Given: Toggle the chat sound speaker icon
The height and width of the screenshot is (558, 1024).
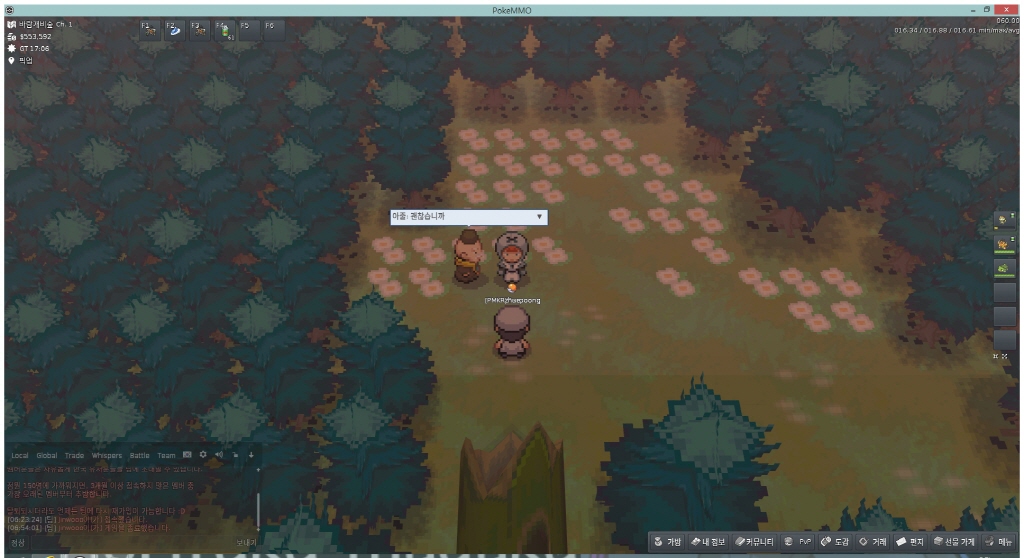Looking at the screenshot, I should coord(219,455).
